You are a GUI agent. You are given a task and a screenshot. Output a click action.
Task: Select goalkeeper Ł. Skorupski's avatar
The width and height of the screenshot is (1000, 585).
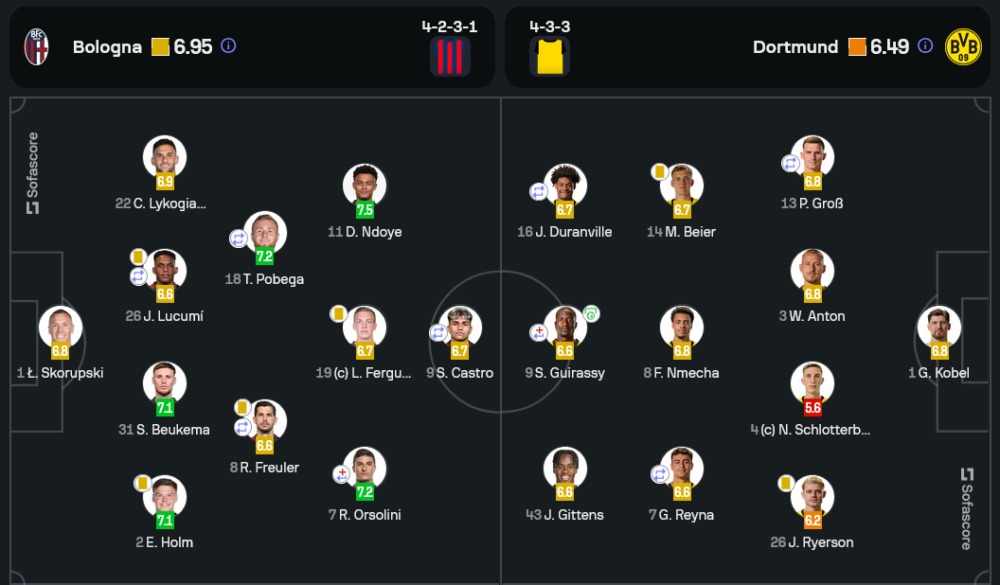[x=60, y=328]
